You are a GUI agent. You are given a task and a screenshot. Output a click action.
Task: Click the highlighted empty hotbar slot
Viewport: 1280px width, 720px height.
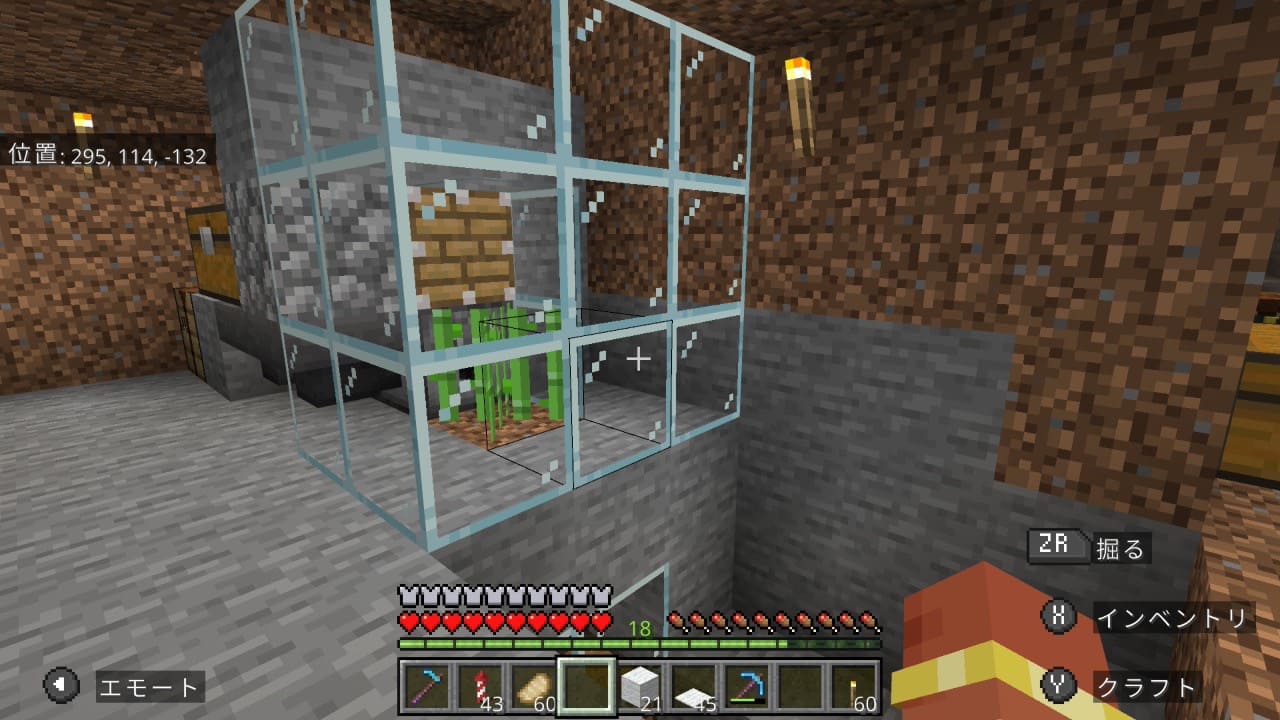point(585,688)
